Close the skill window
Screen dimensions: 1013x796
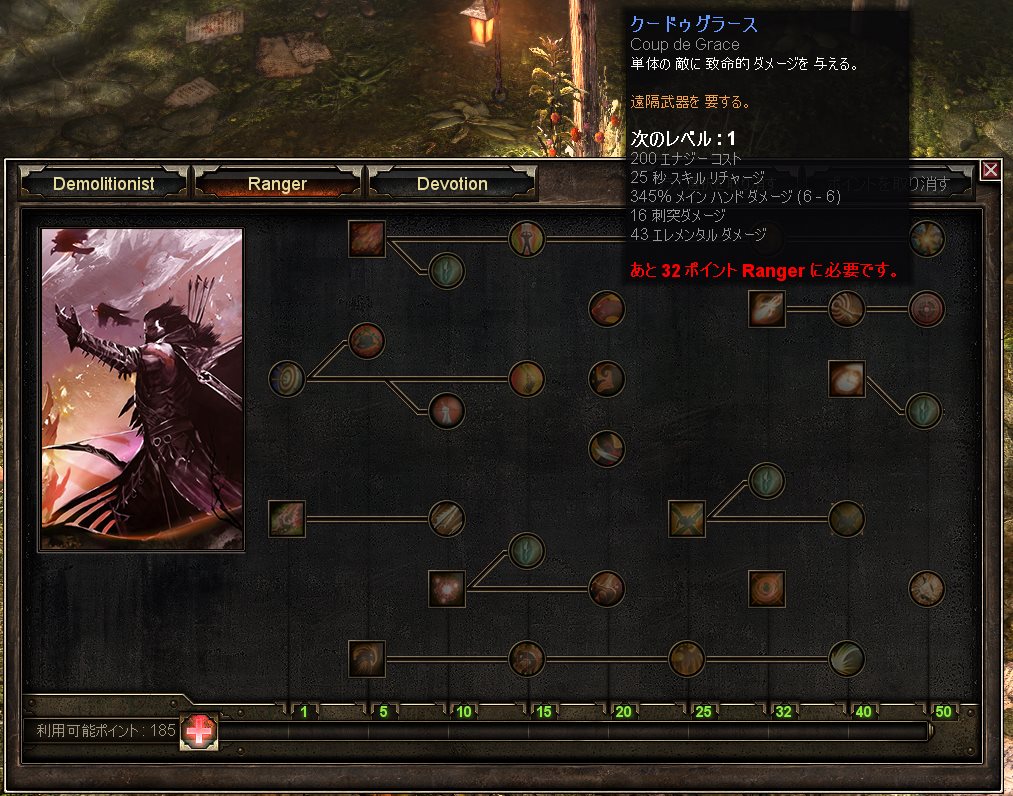coord(990,170)
